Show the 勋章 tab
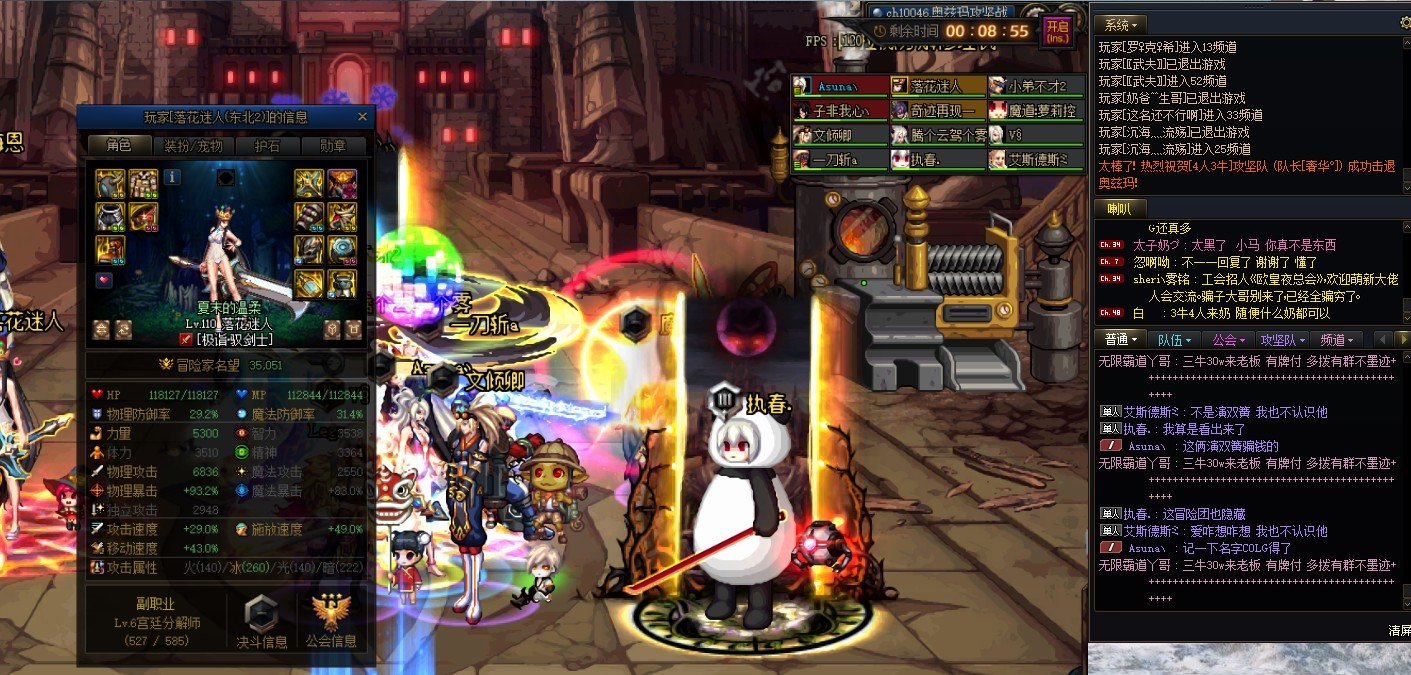 point(332,146)
